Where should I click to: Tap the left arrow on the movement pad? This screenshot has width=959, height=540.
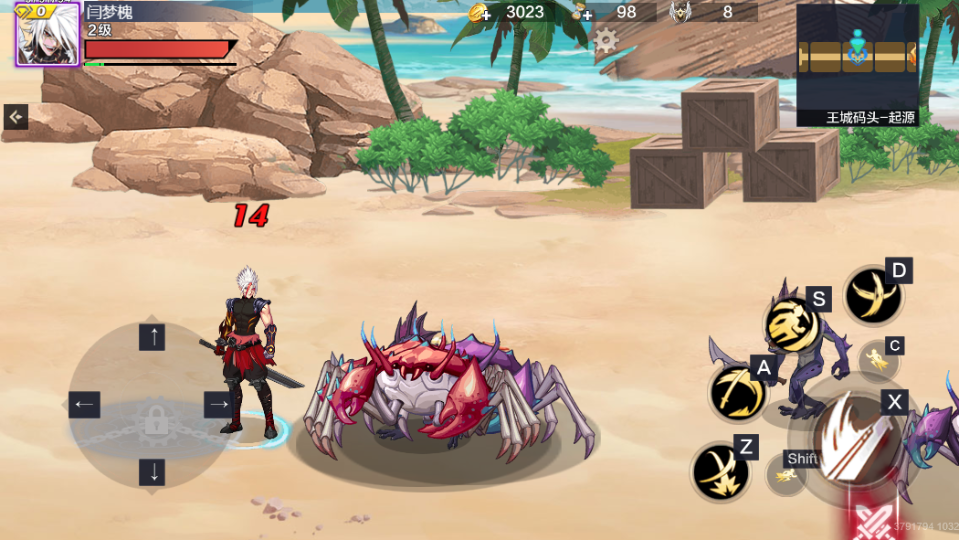[84, 405]
